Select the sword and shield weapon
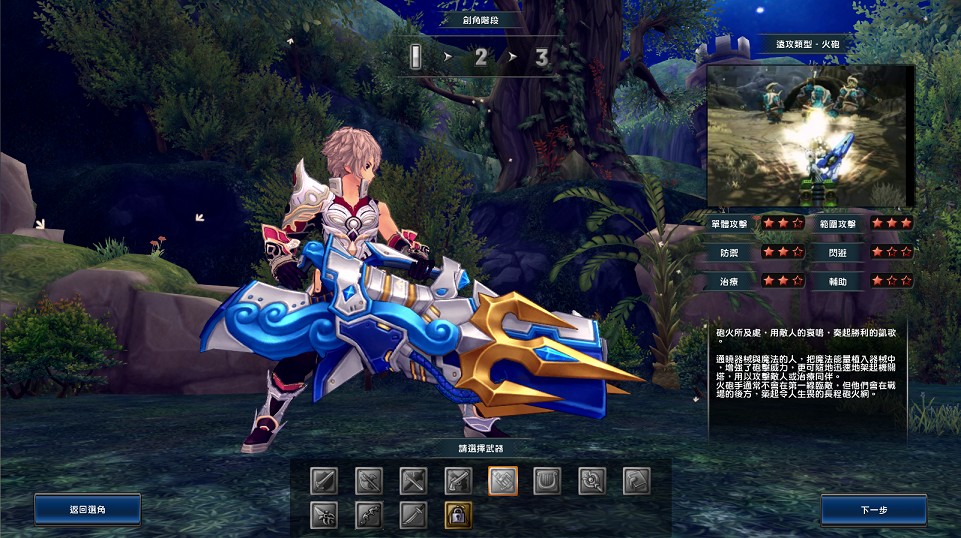 [323, 482]
